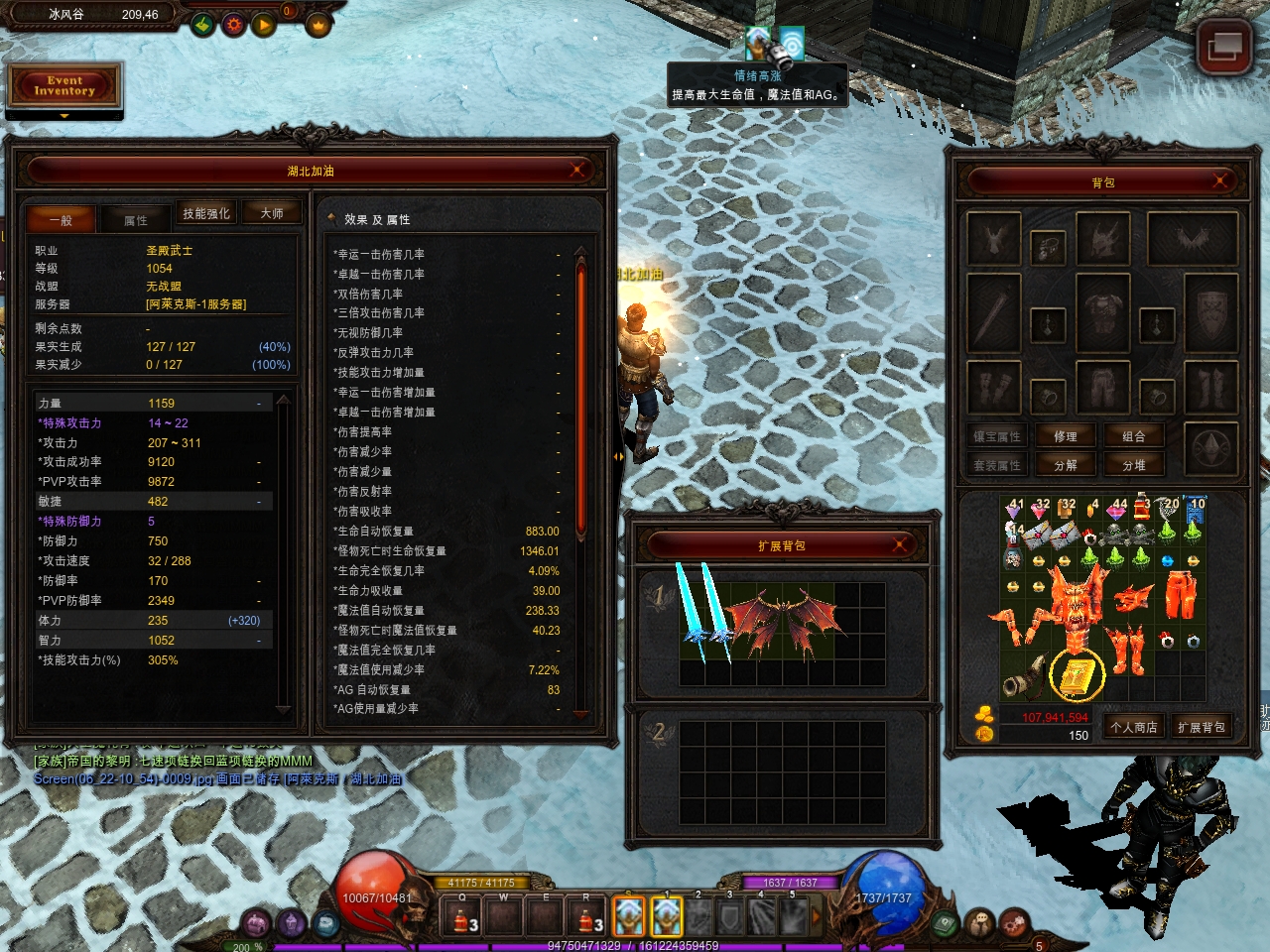Activate the 分堆 split stack button
This screenshot has height=952, width=1270.
[x=1134, y=465]
